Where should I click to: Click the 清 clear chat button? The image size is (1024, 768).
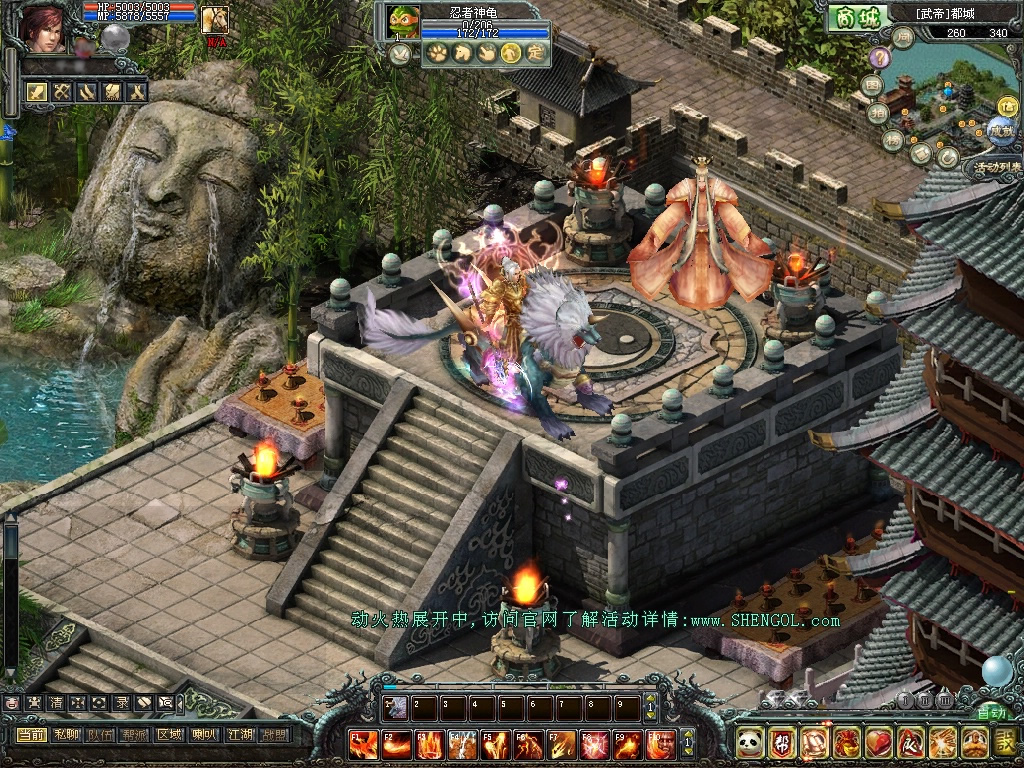(55, 703)
